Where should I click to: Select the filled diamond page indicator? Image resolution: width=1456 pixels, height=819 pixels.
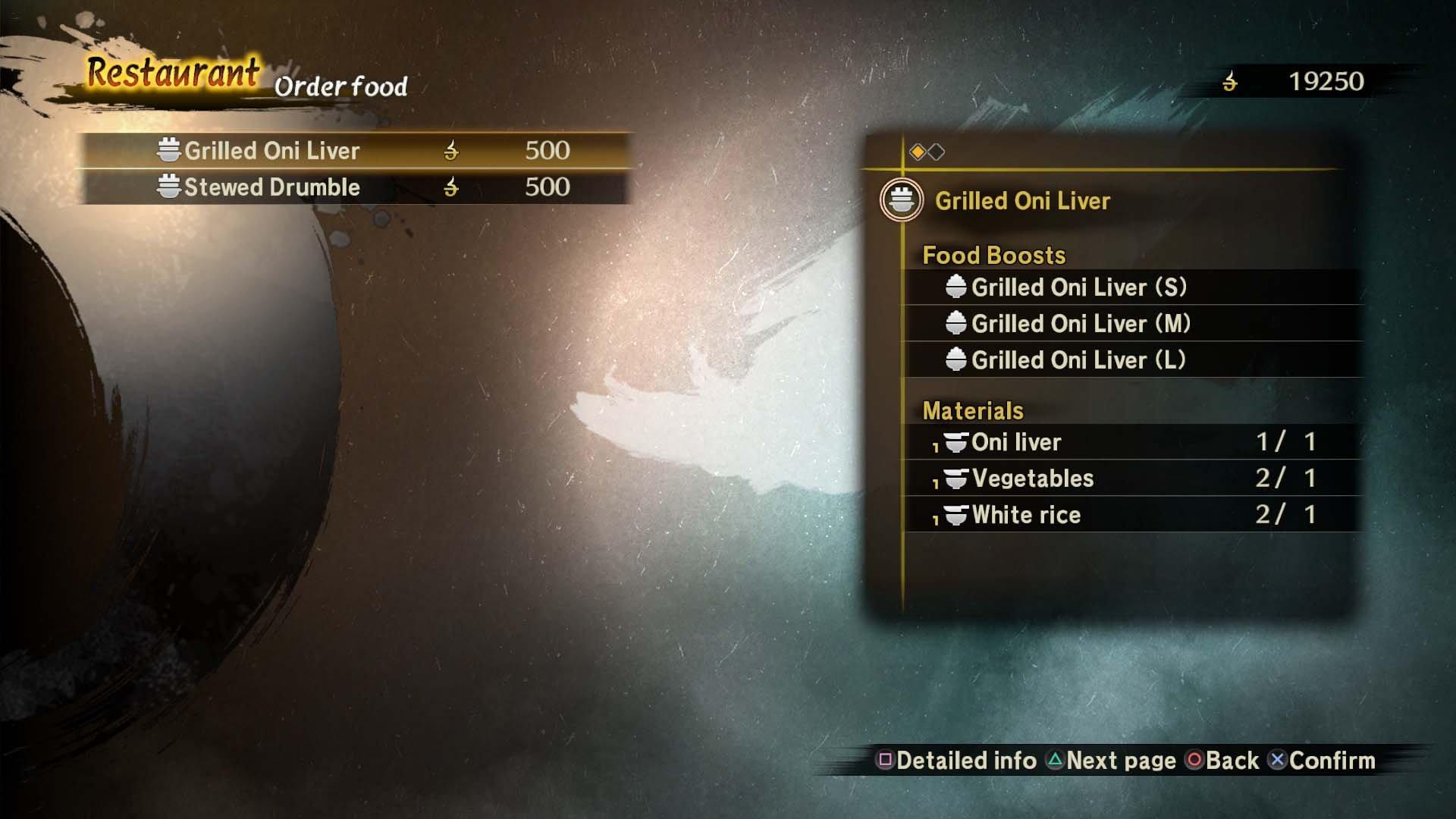click(x=918, y=151)
